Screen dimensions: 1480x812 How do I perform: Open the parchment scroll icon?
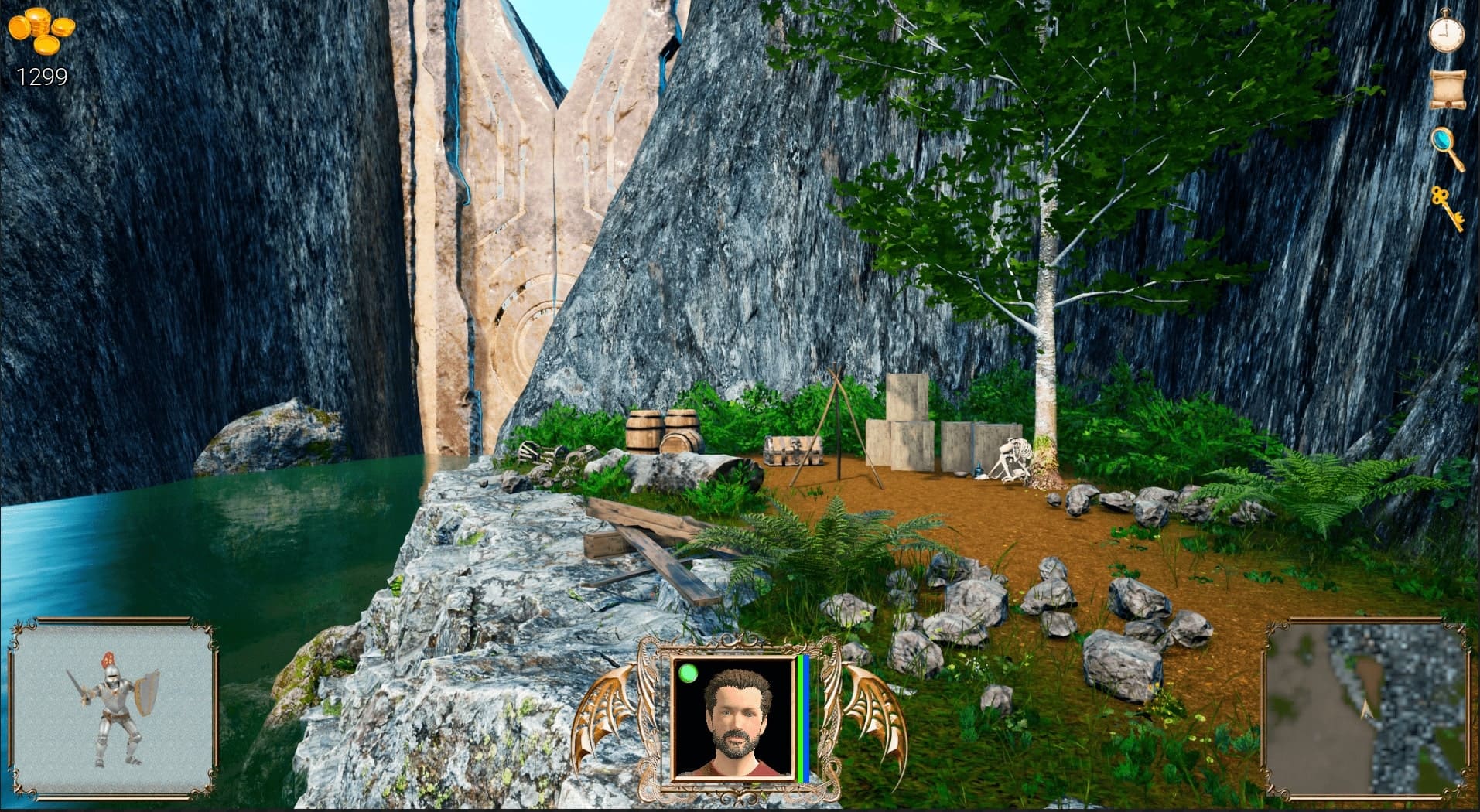(1447, 89)
